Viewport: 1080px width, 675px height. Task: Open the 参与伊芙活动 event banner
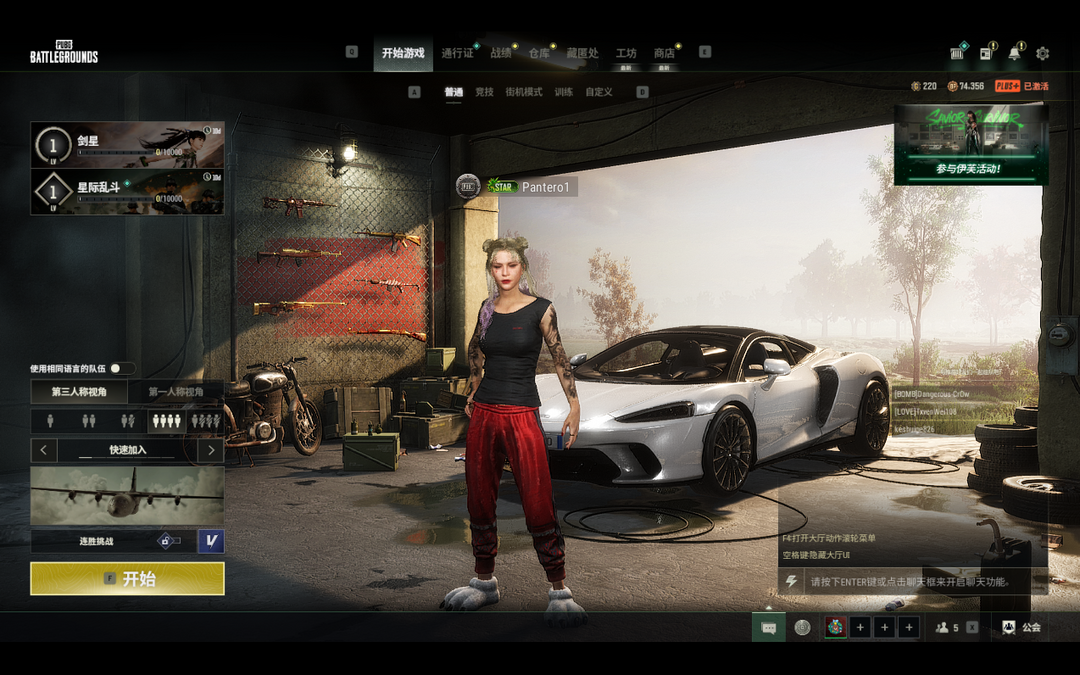click(x=970, y=146)
